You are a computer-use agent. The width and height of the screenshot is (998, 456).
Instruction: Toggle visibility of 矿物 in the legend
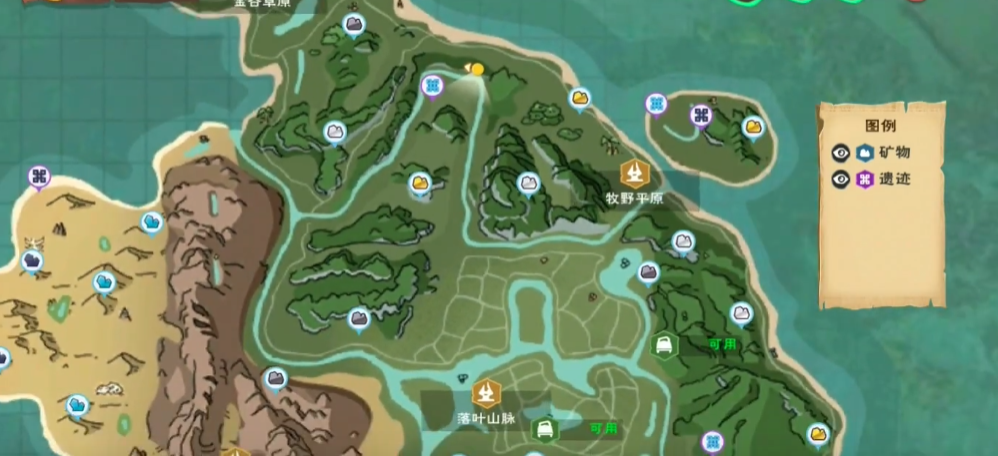pyautogui.click(x=841, y=153)
